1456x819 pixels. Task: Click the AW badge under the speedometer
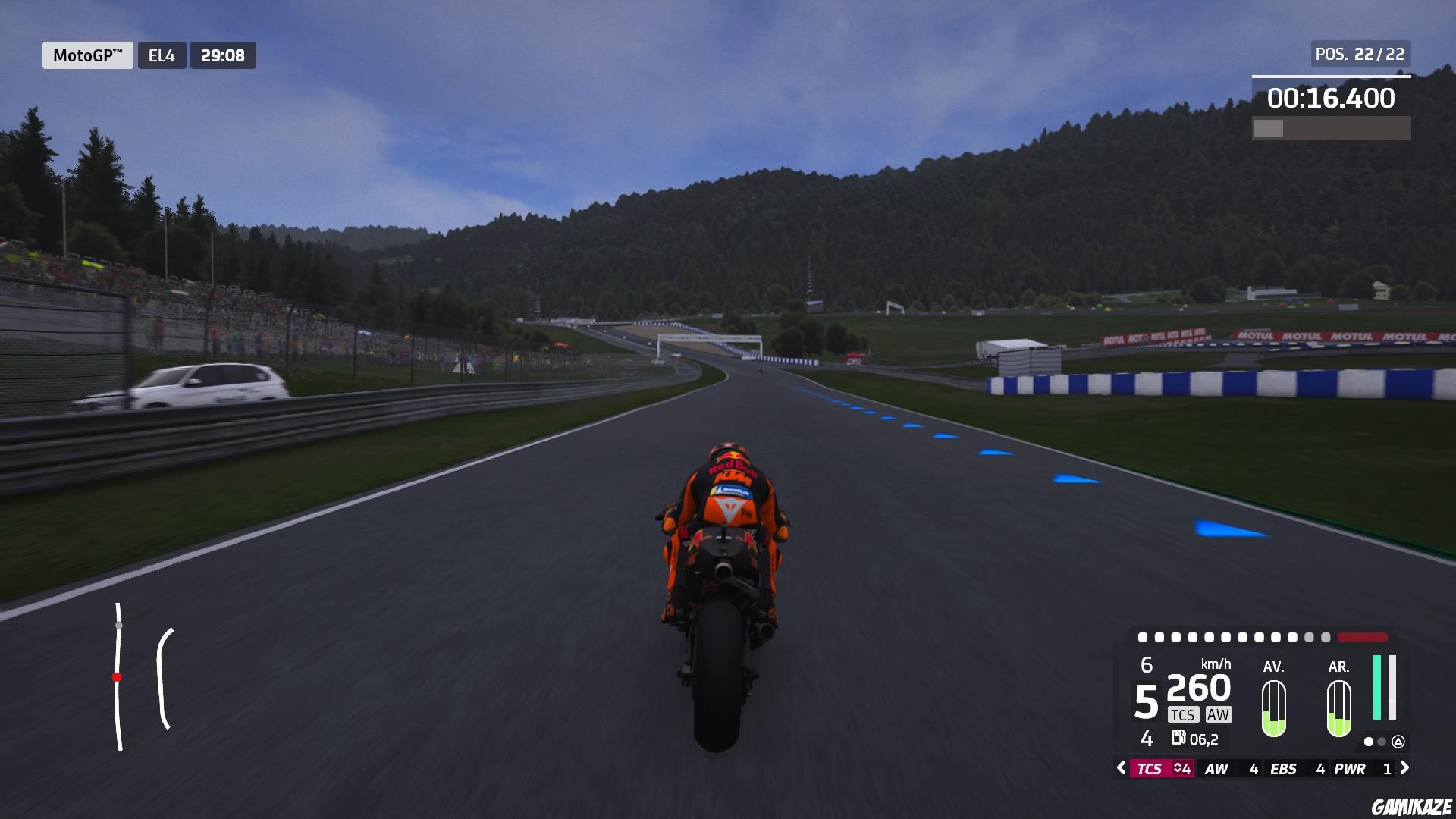[1219, 714]
